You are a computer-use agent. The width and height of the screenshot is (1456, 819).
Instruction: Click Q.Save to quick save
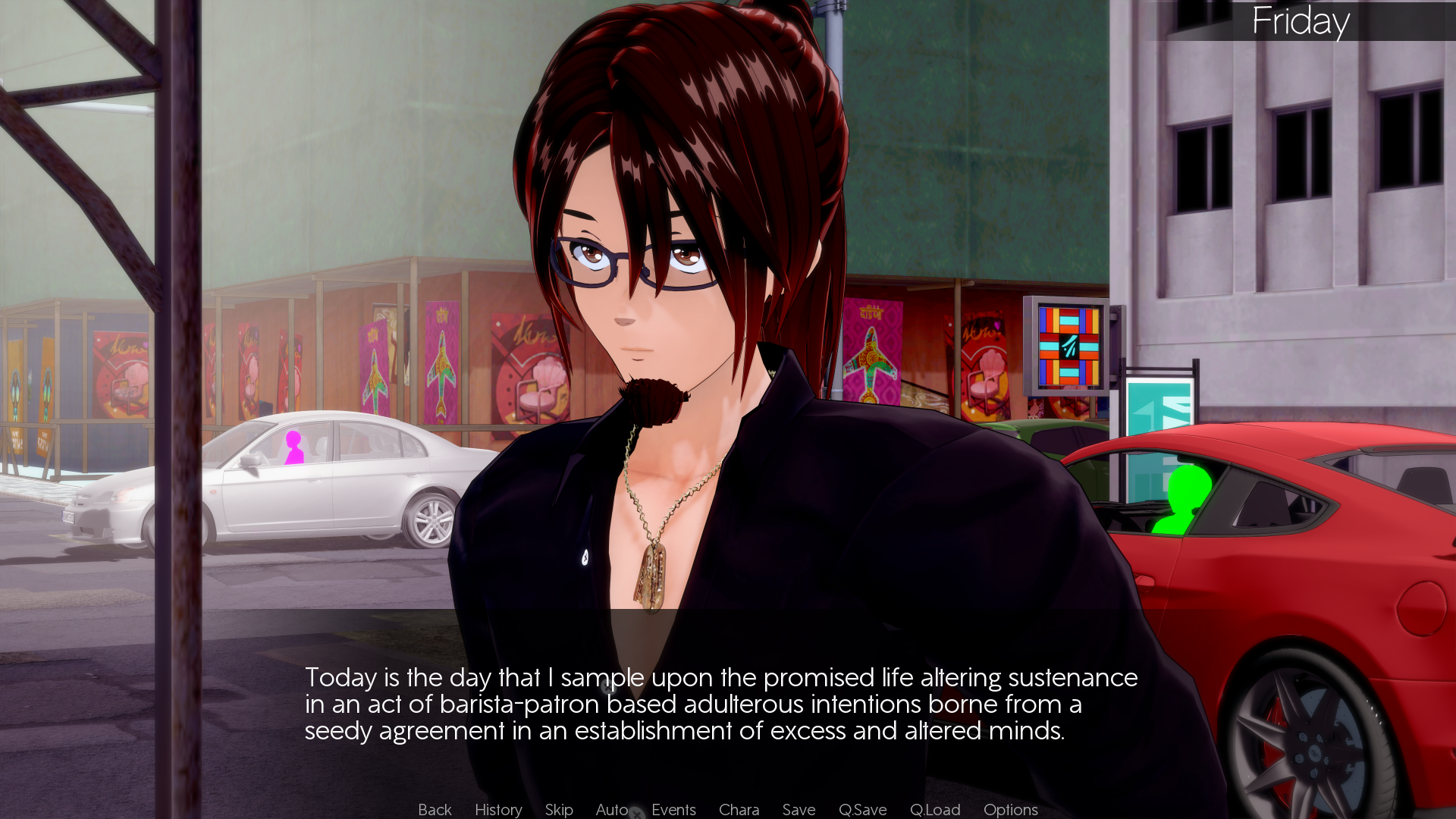click(862, 809)
